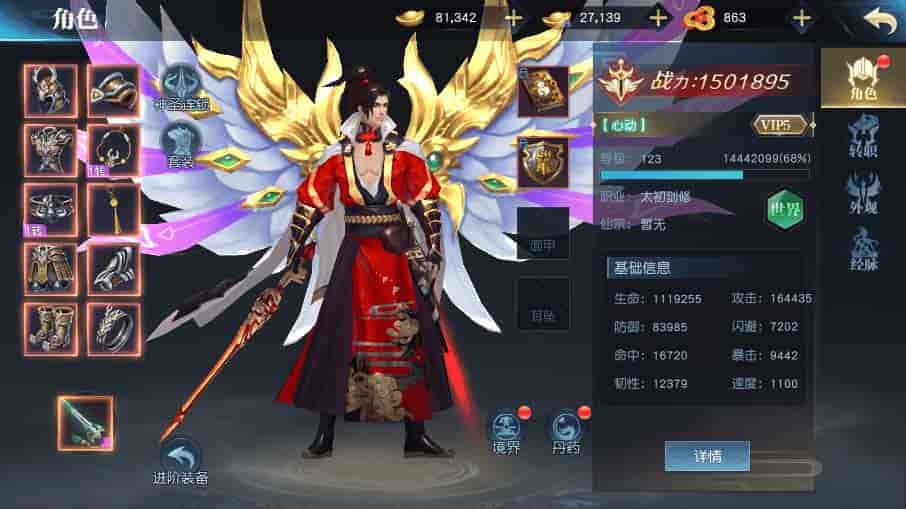Open the 套装 set icon
The width and height of the screenshot is (906, 509).
[181, 143]
